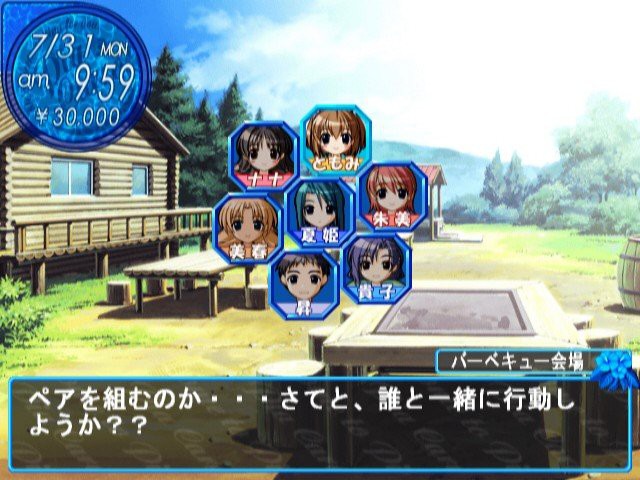Image resolution: width=640 pixels, height=480 pixels.
Task: Select the dark-haired boy portrait
Action: 303,281
